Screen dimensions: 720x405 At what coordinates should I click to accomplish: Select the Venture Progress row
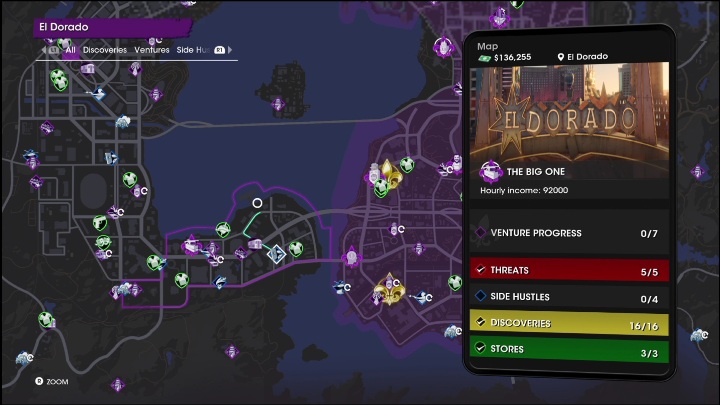pos(567,233)
